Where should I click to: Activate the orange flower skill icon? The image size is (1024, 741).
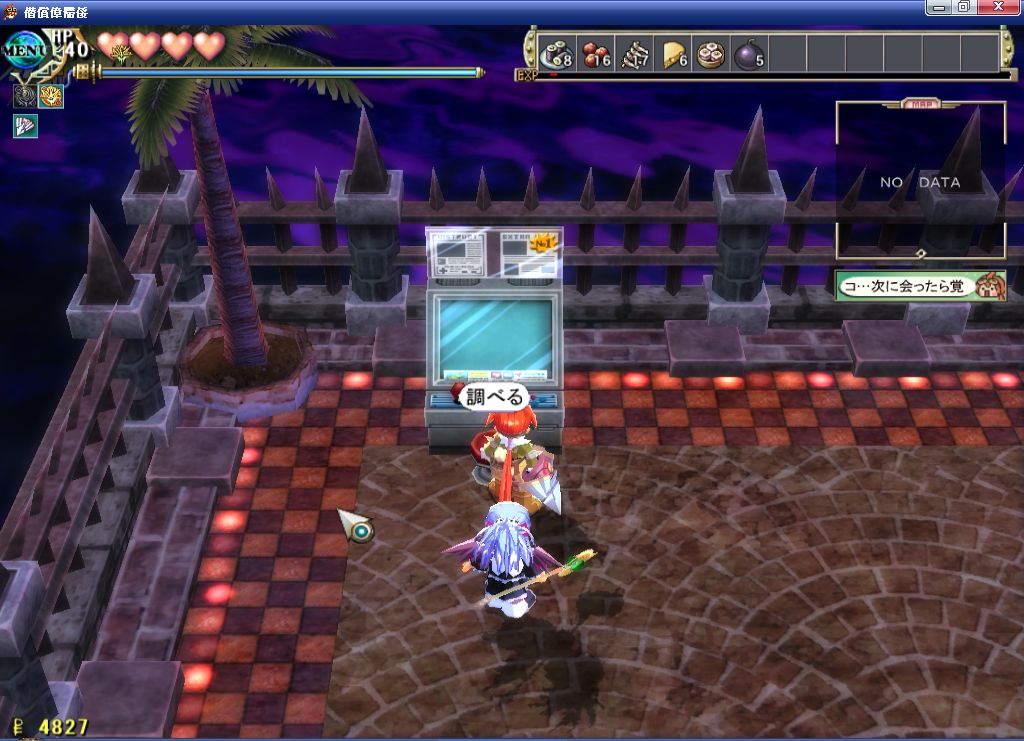pyautogui.click(x=51, y=96)
